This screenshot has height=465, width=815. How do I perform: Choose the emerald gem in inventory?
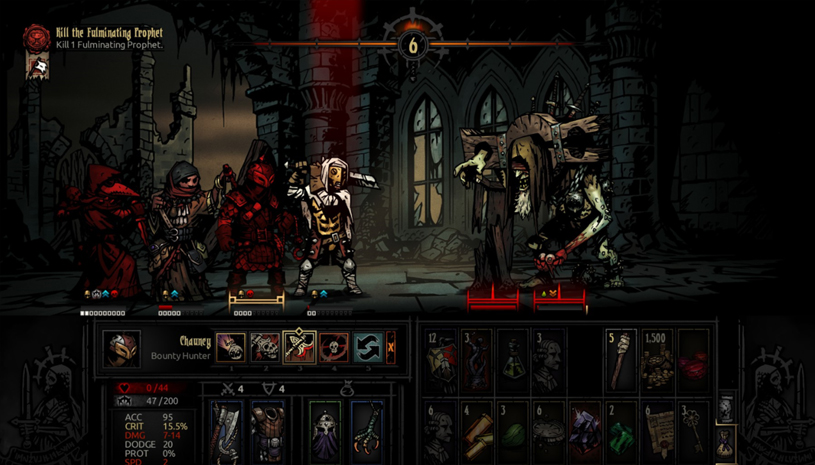point(621,432)
